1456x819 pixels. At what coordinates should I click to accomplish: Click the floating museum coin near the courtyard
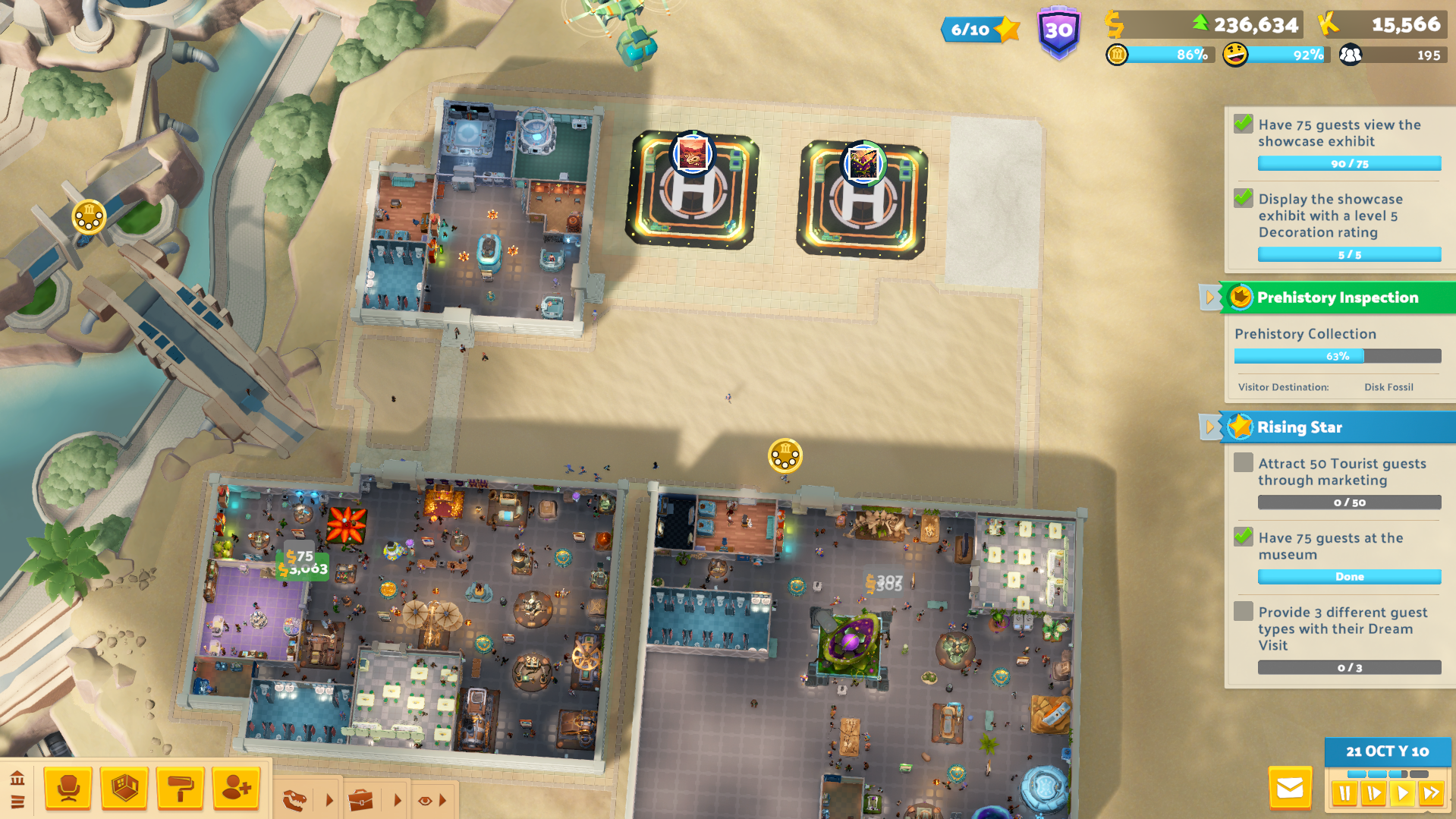(785, 456)
